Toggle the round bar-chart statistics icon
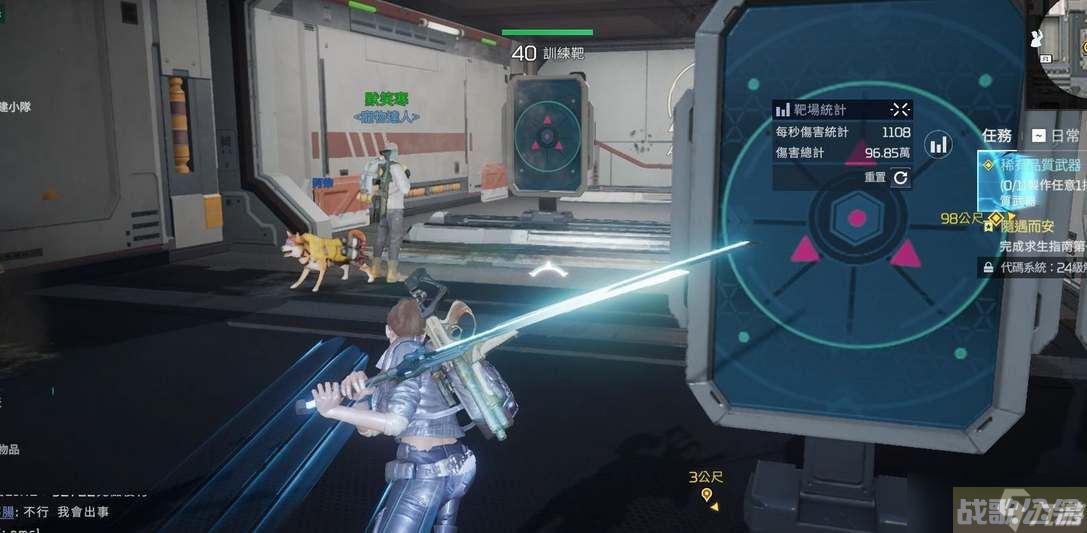 point(938,145)
